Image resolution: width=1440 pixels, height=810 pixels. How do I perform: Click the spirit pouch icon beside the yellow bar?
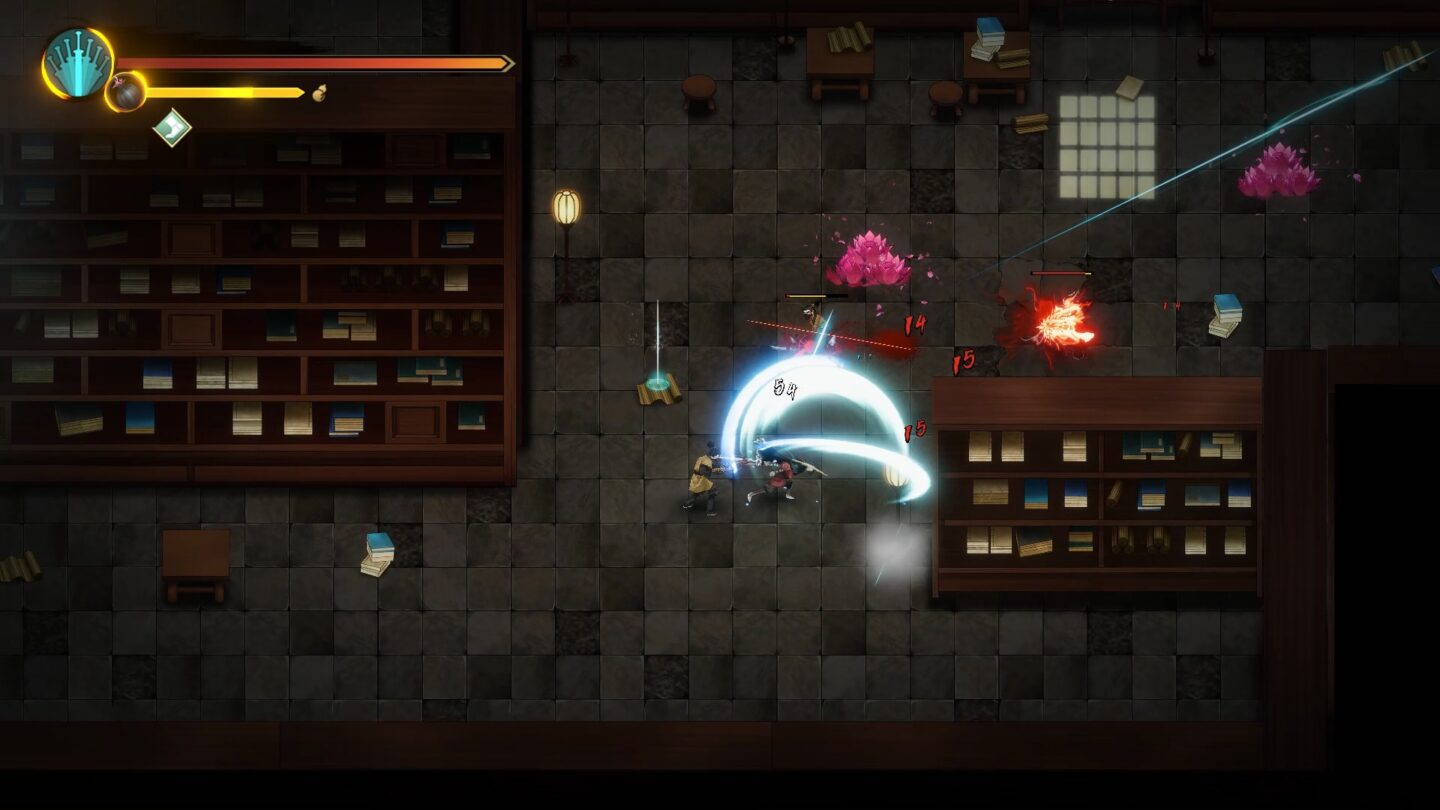point(318,92)
